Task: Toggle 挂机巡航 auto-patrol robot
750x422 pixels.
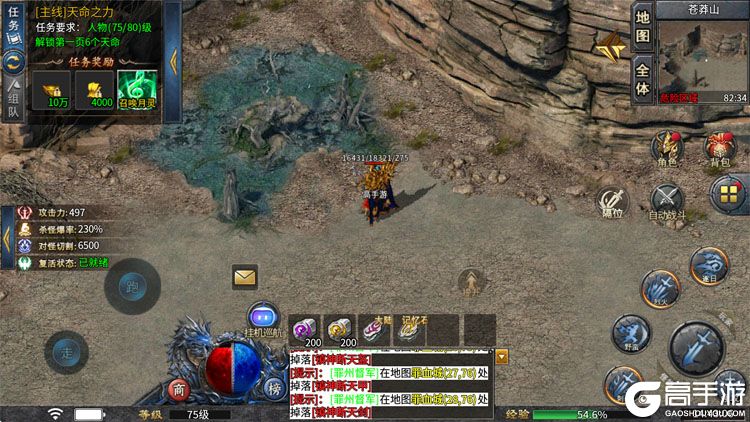Action: 262,317
